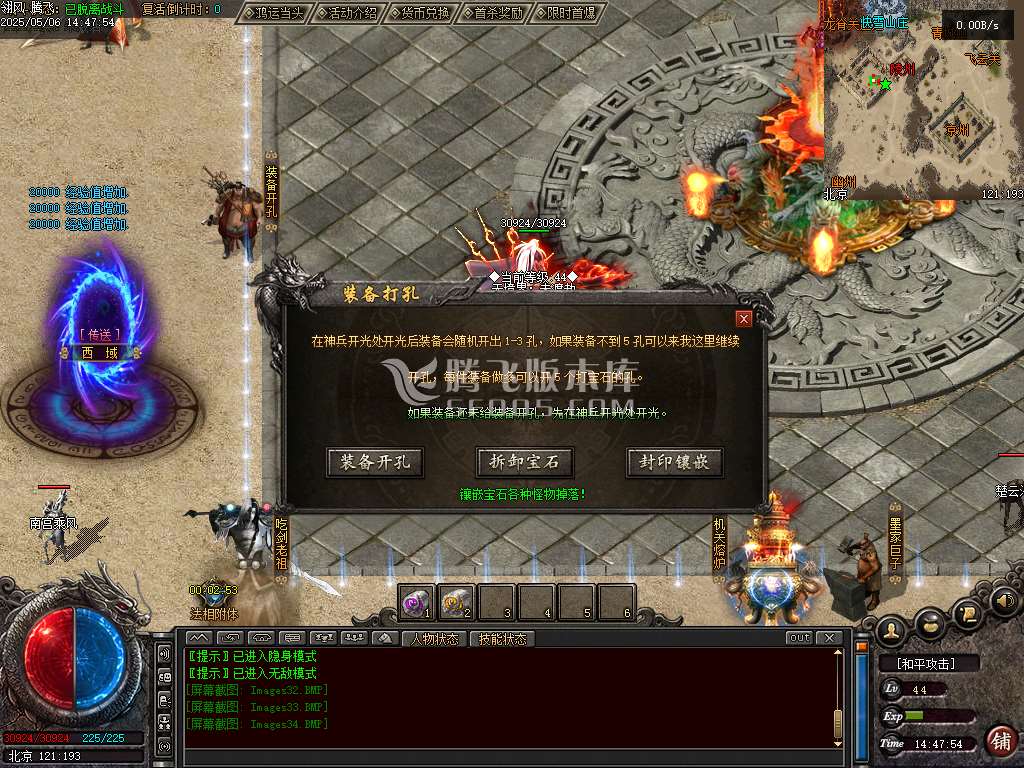
Task: Use the purple item in hotbar slot 1
Action: [x=417, y=602]
